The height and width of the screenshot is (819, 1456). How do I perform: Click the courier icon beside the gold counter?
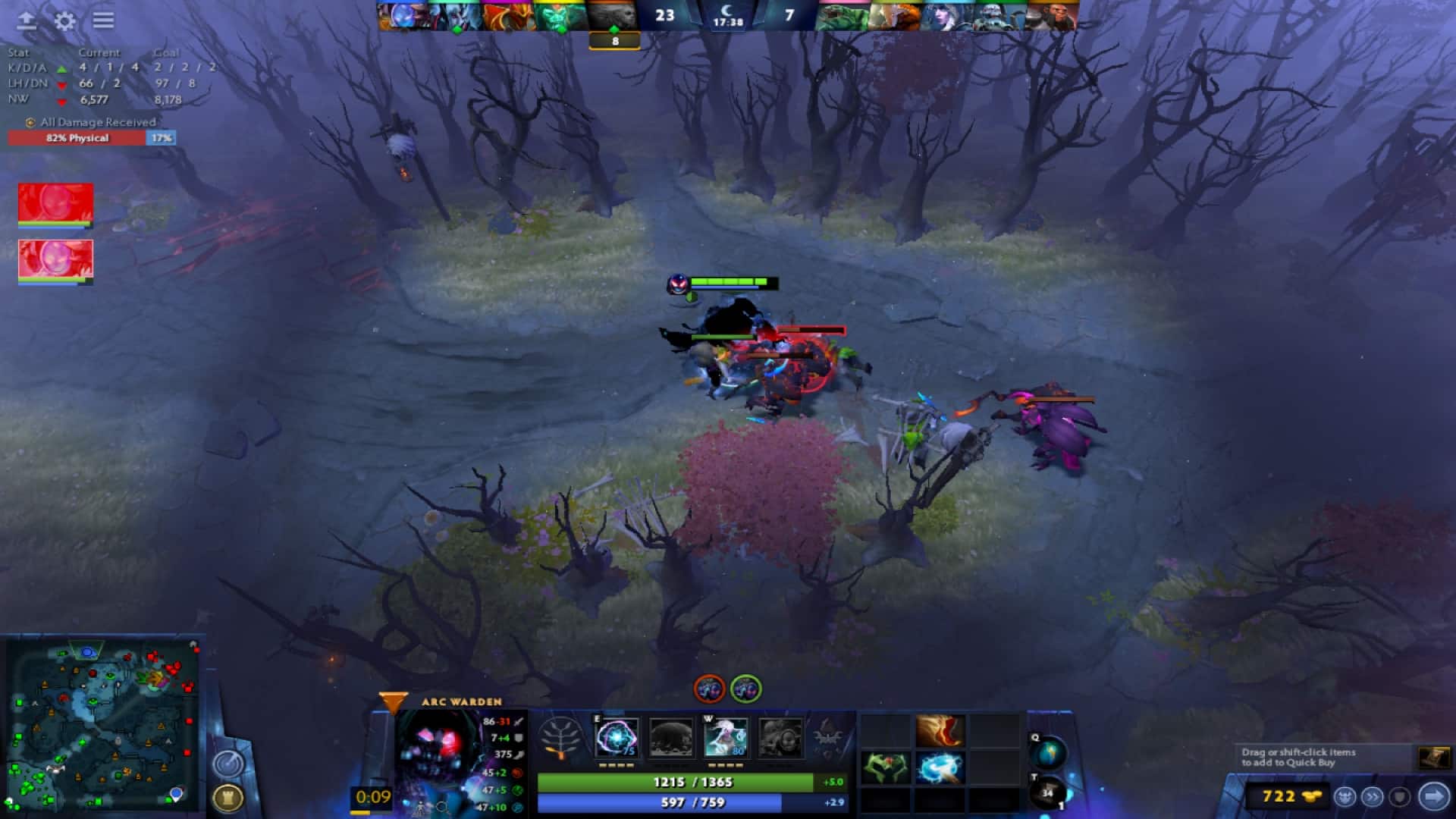click(x=1345, y=796)
